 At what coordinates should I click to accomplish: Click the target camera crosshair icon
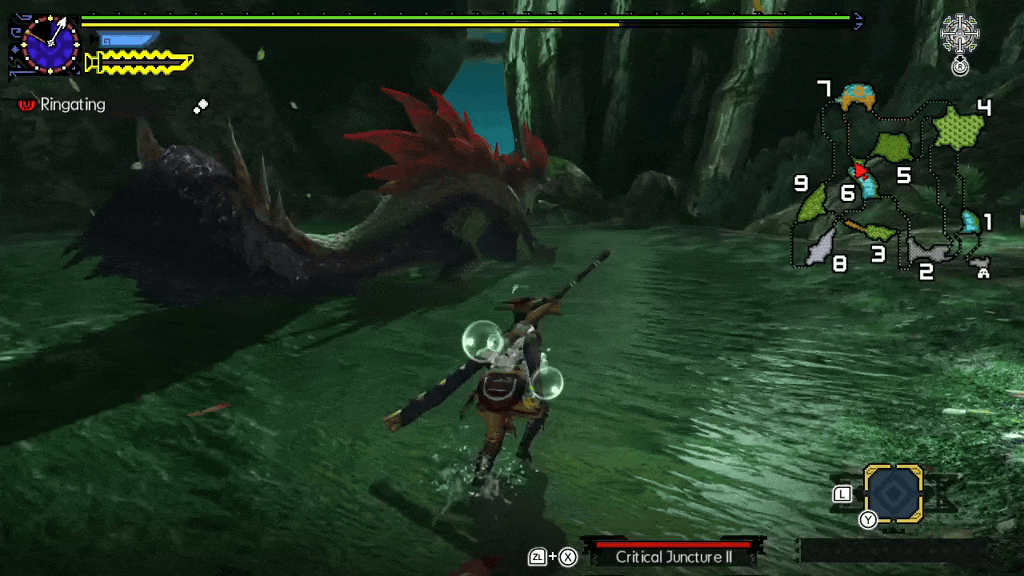coord(960,35)
